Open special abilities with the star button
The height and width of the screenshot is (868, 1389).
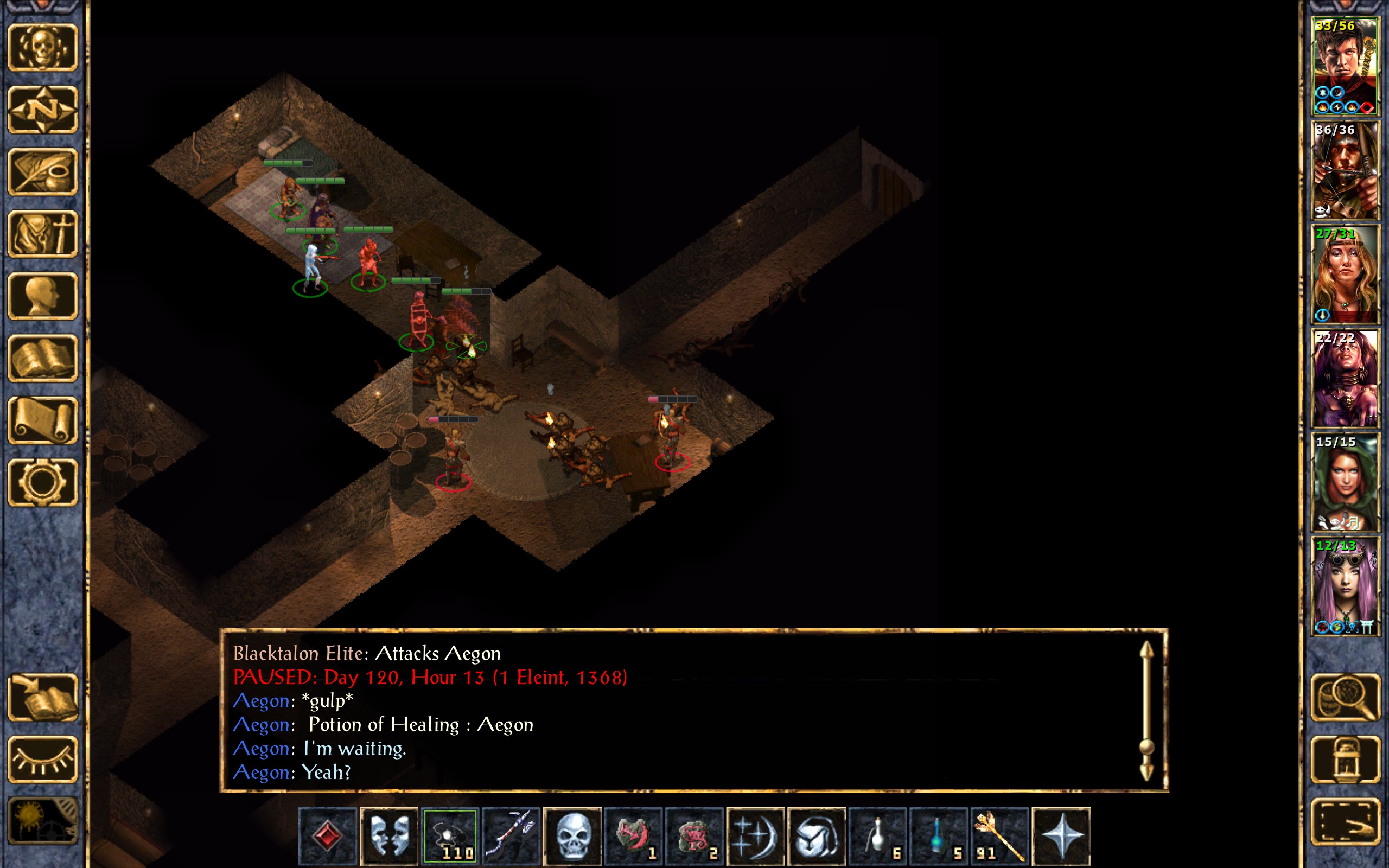(x=1061, y=835)
